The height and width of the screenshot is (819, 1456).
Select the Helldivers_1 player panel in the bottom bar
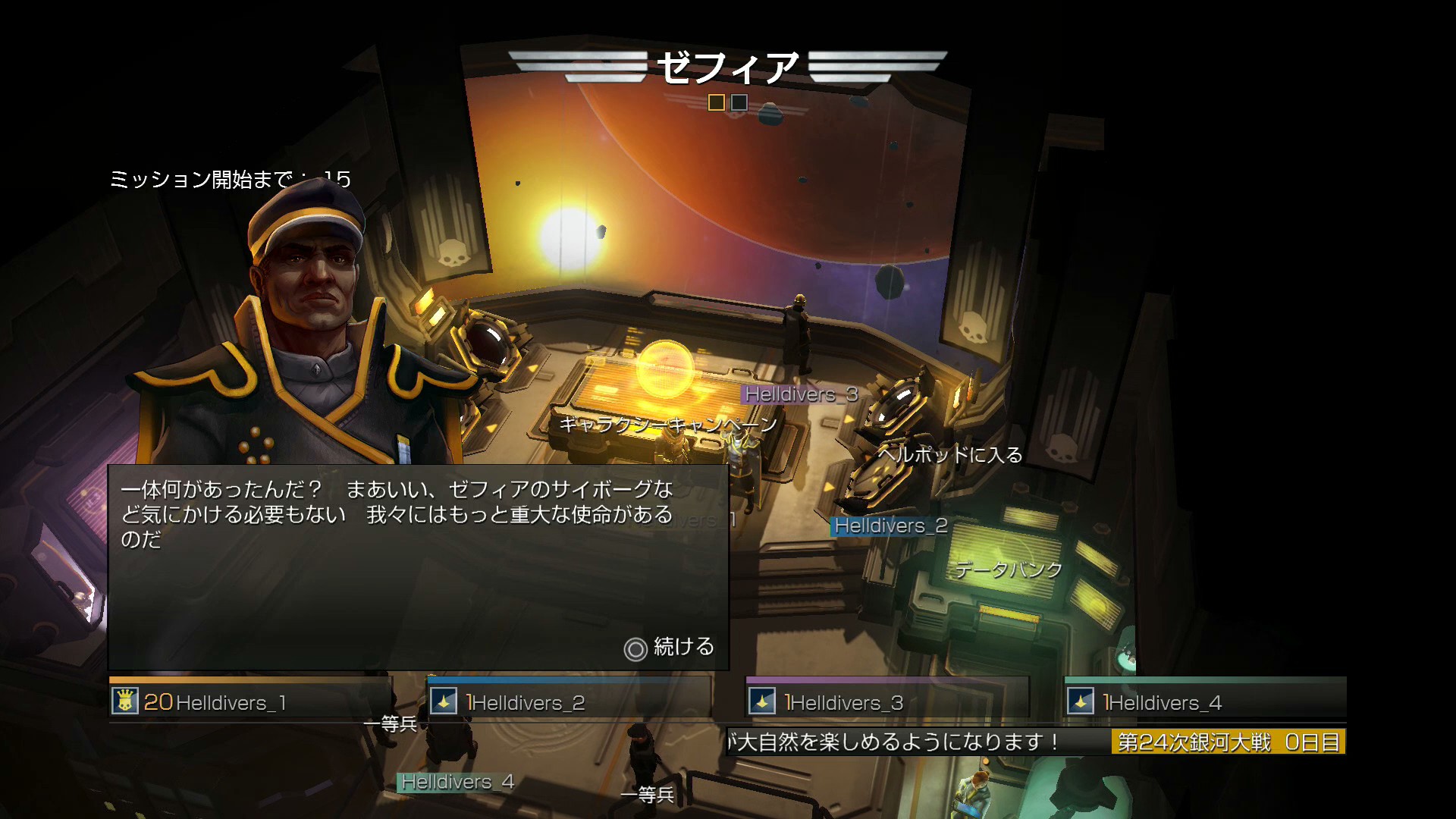250,701
